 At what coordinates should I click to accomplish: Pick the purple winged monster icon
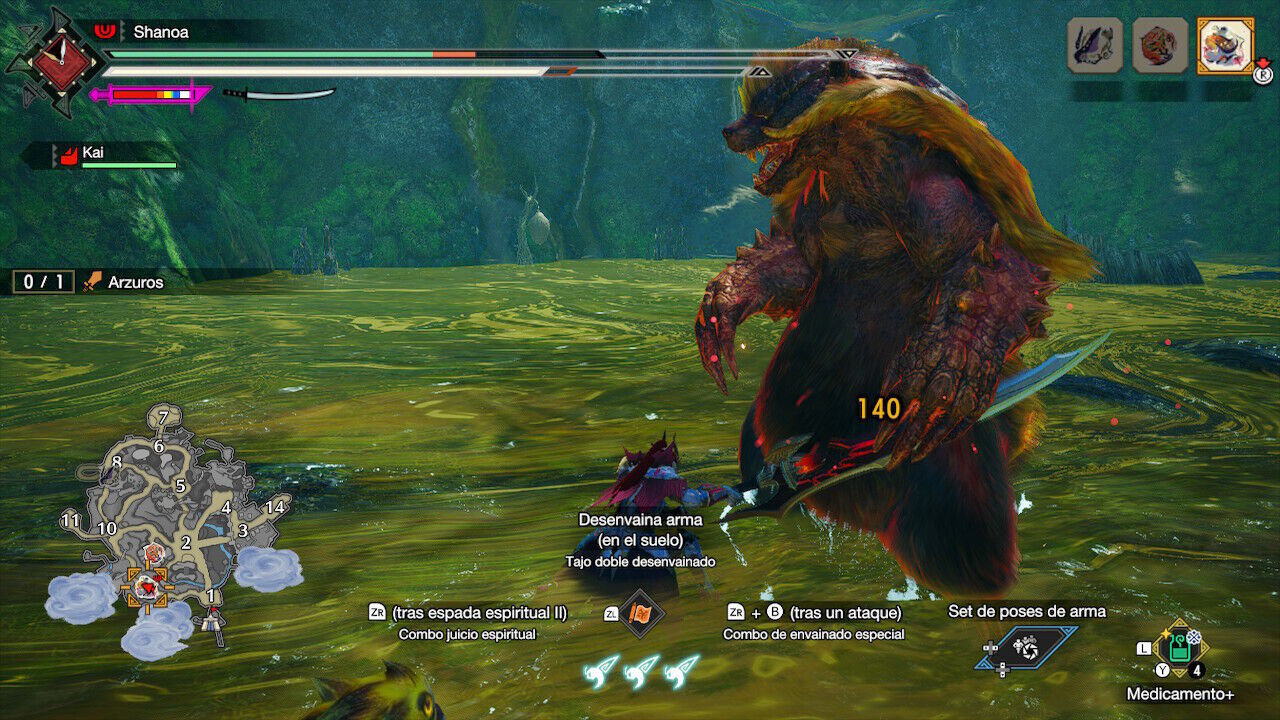pyautogui.click(x=1095, y=45)
